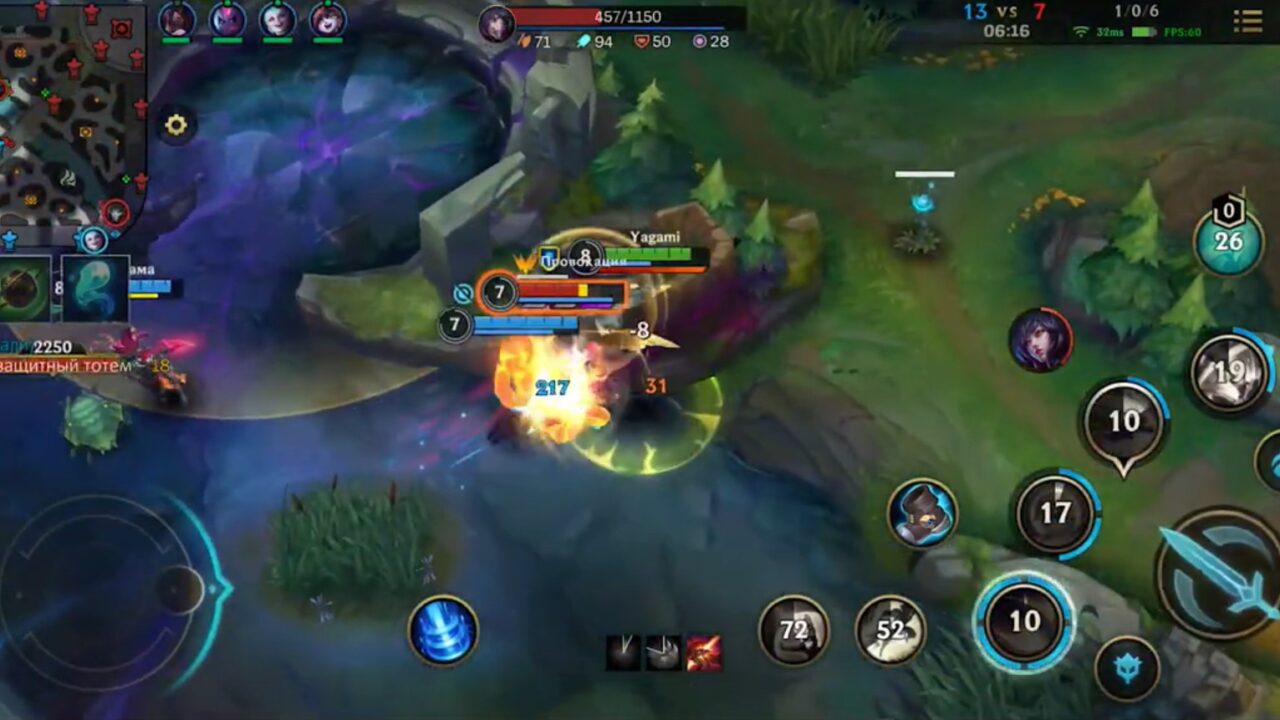Screen dimensions: 1280x720
Task: Open the in-game settings gear
Action: tap(176, 124)
